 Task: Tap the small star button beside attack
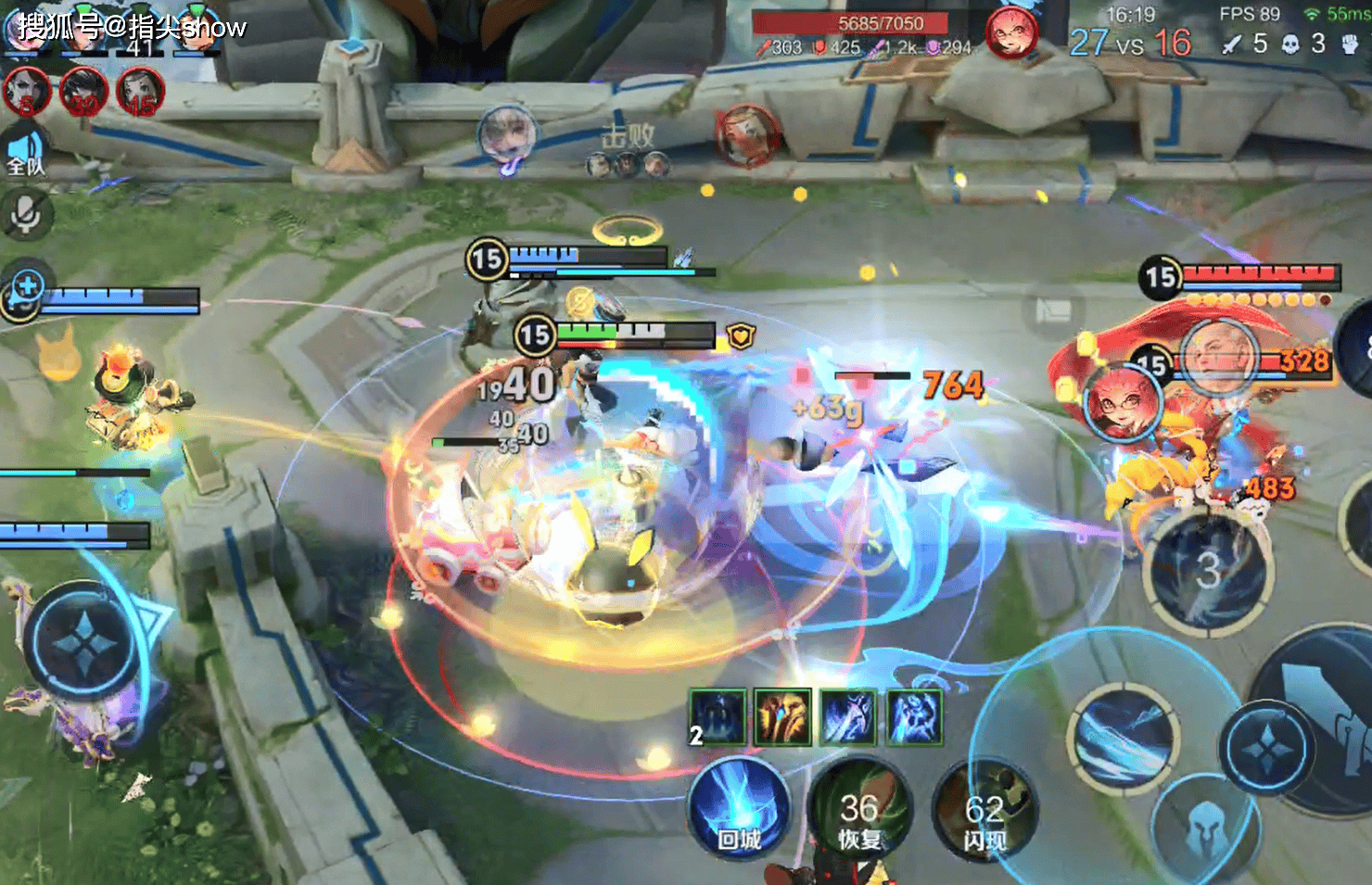[1265, 747]
